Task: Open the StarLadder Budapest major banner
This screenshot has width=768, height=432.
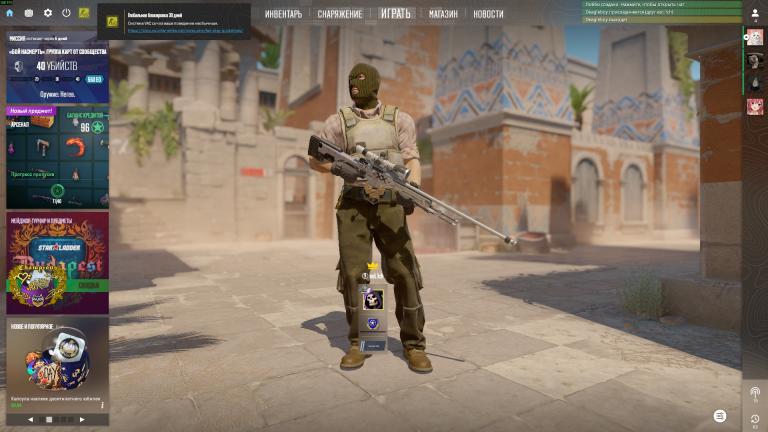Action: (57, 262)
